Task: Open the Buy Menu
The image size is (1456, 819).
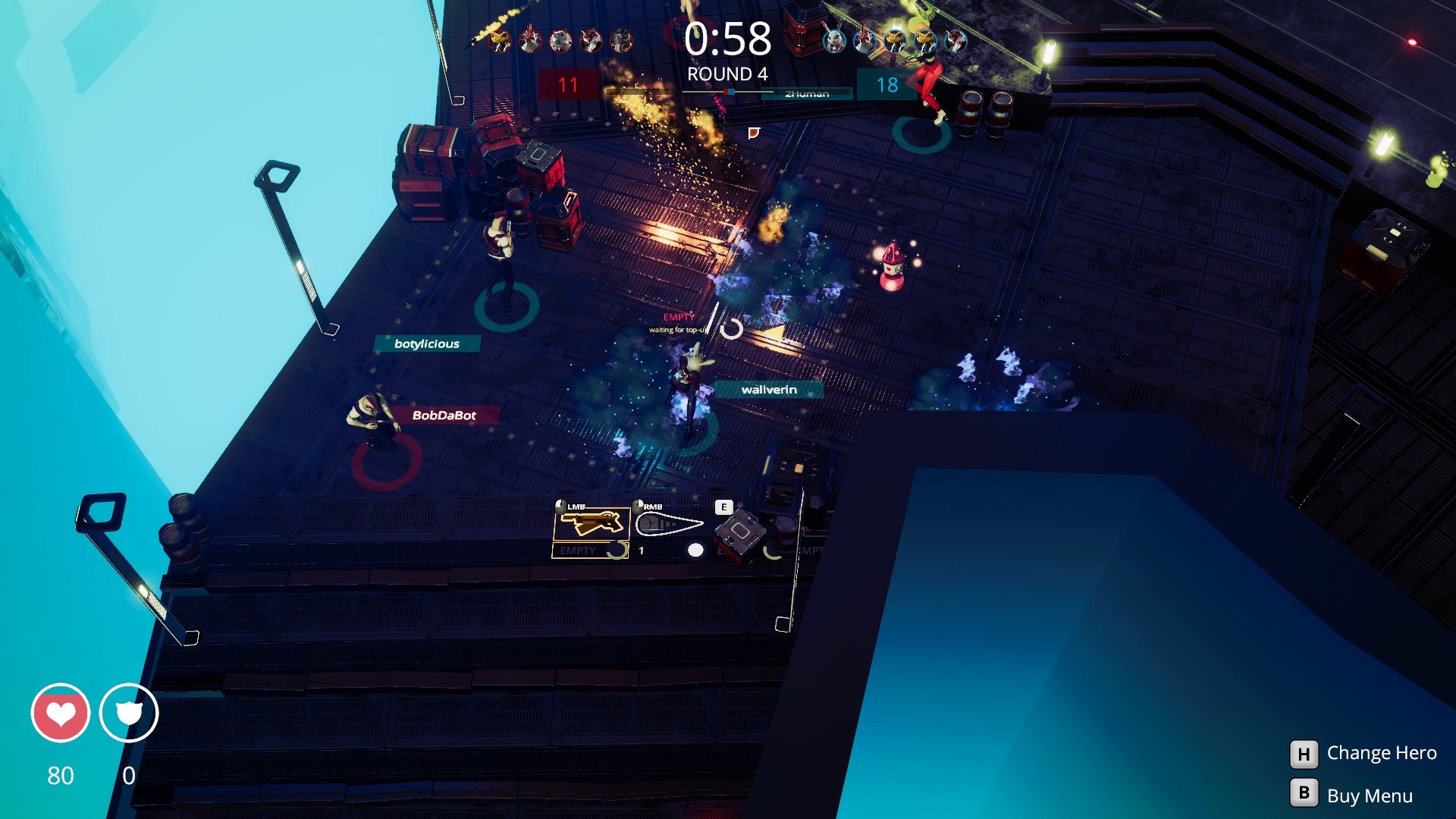Action: tap(1352, 795)
